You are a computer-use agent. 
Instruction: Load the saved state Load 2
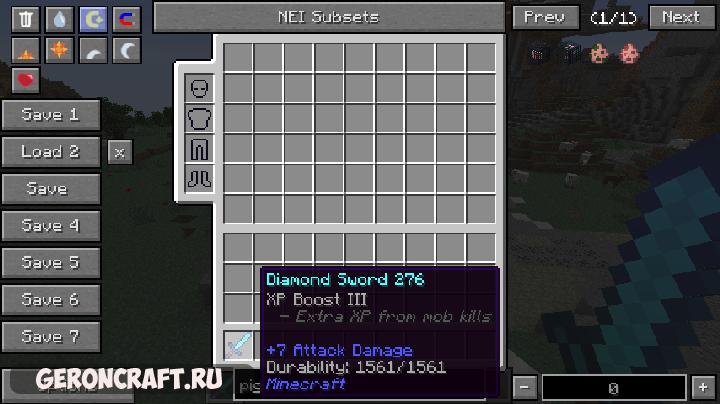click(50, 152)
